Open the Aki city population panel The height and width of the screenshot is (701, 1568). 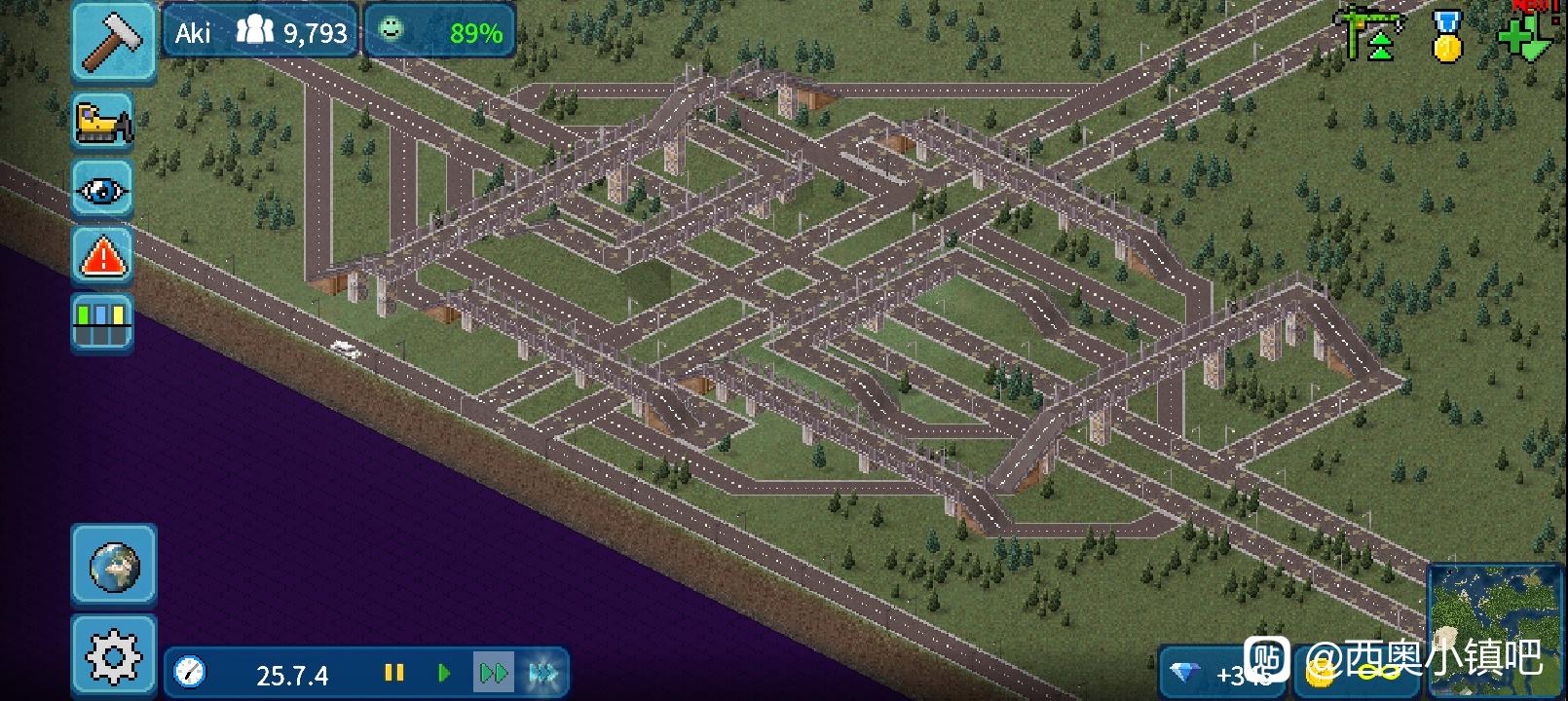click(x=261, y=33)
